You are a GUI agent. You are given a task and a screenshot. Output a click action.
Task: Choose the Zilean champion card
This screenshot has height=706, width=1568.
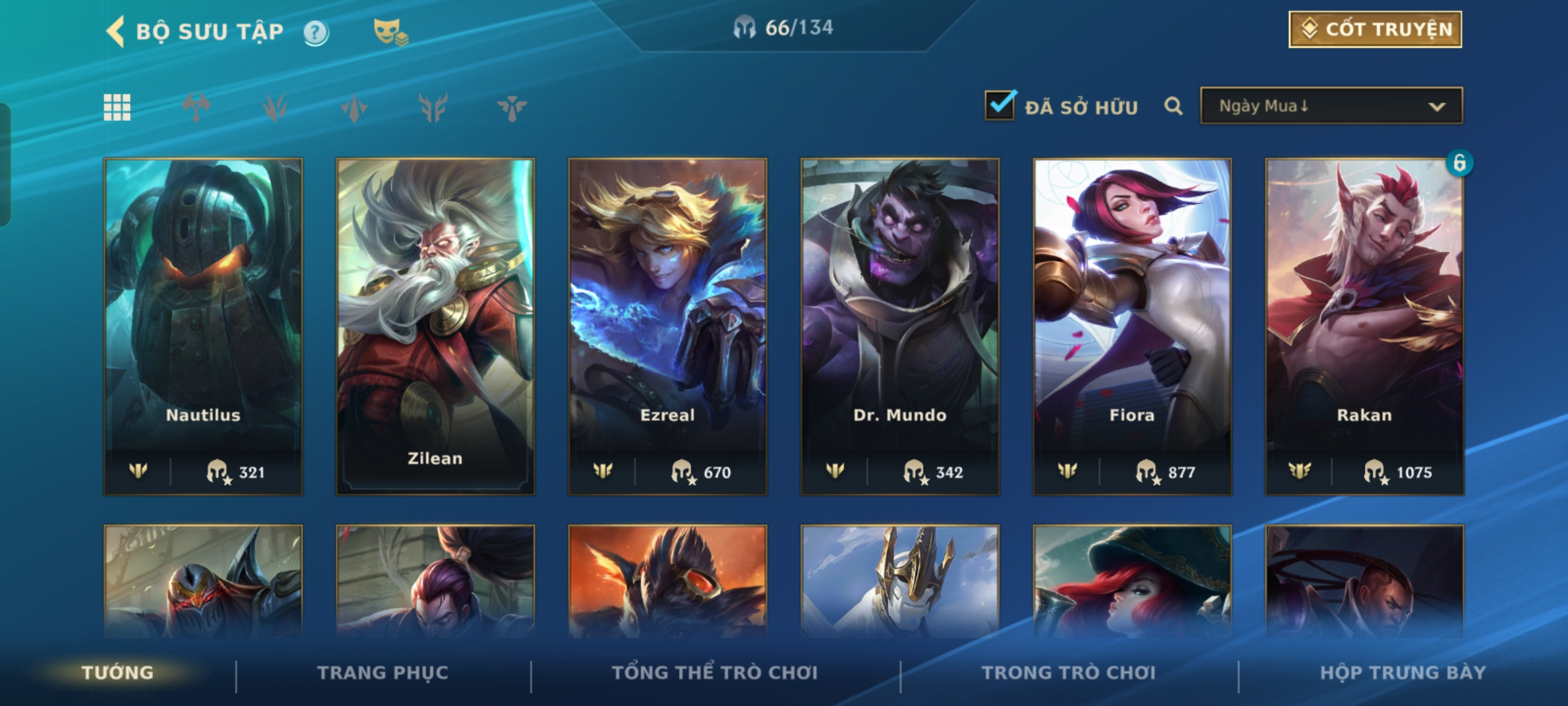pyautogui.click(x=435, y=326)
